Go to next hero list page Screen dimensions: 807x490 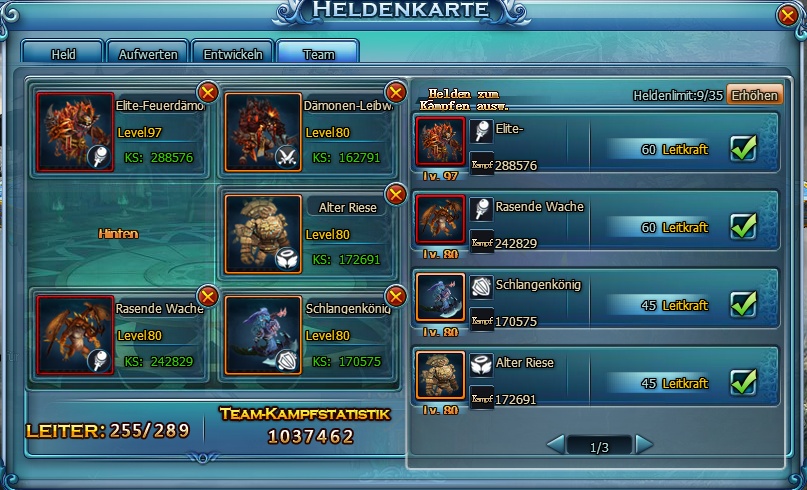pyautogui.click(x=644, y=444)
